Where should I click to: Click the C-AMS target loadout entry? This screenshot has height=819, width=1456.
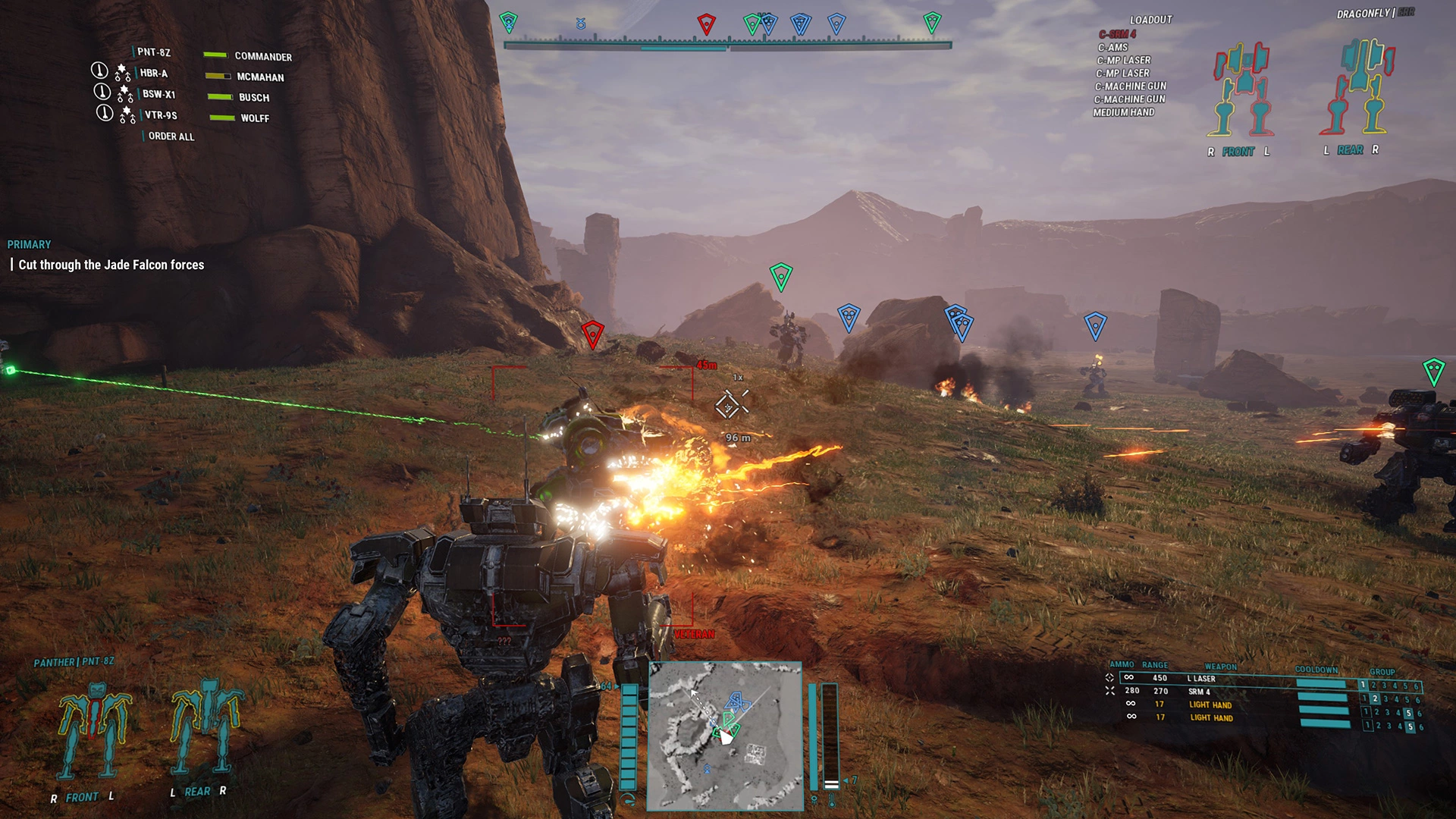coord(1112,47)
